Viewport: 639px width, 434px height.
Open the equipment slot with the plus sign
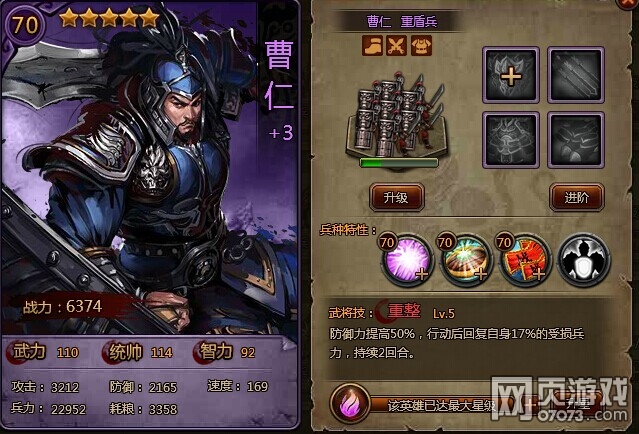pyautogui.click(x=512, y=75)
